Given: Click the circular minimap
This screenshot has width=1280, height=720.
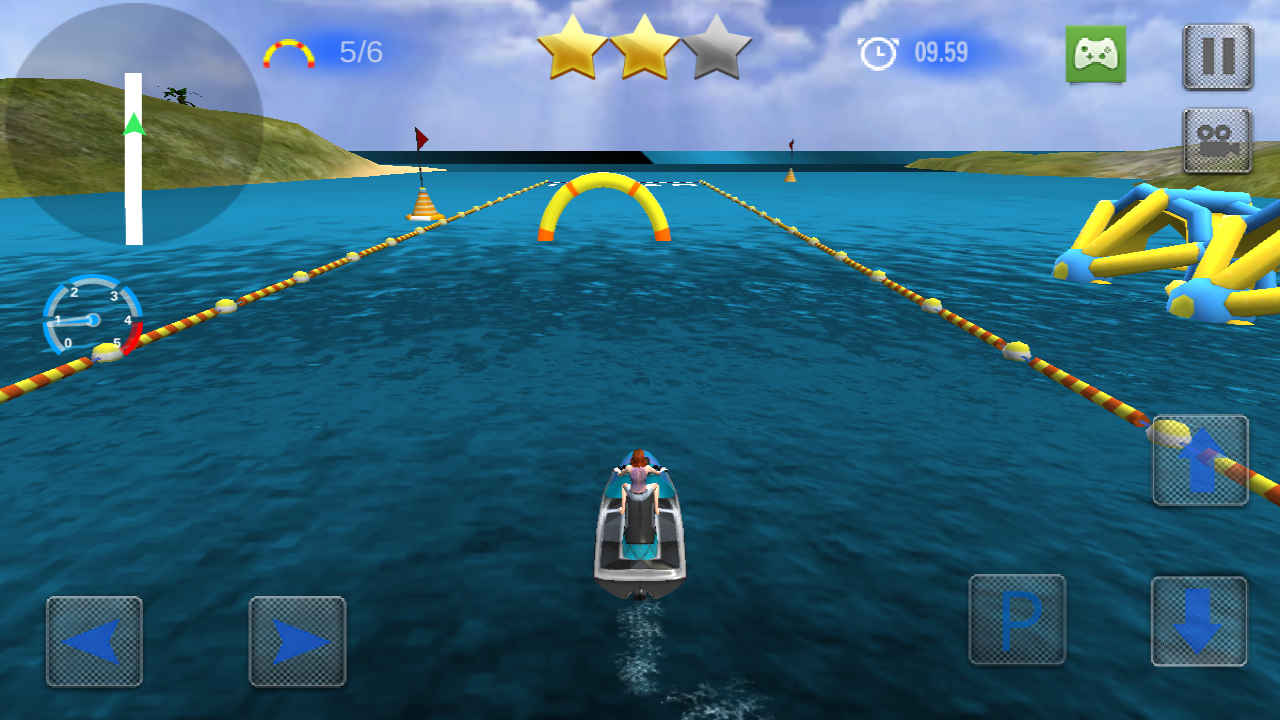Looking at the screenshot, I should click(133, 125).
